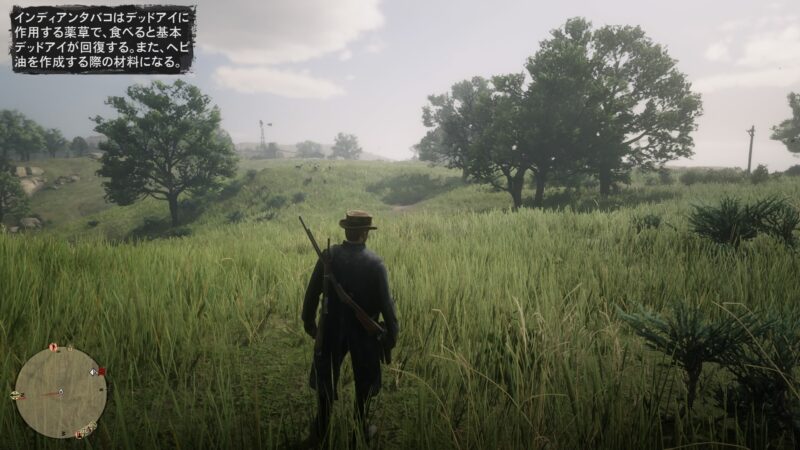Click the Indian Tobacco herb hint box
This screenshot has width=800, height=450.
pos(102,39)
